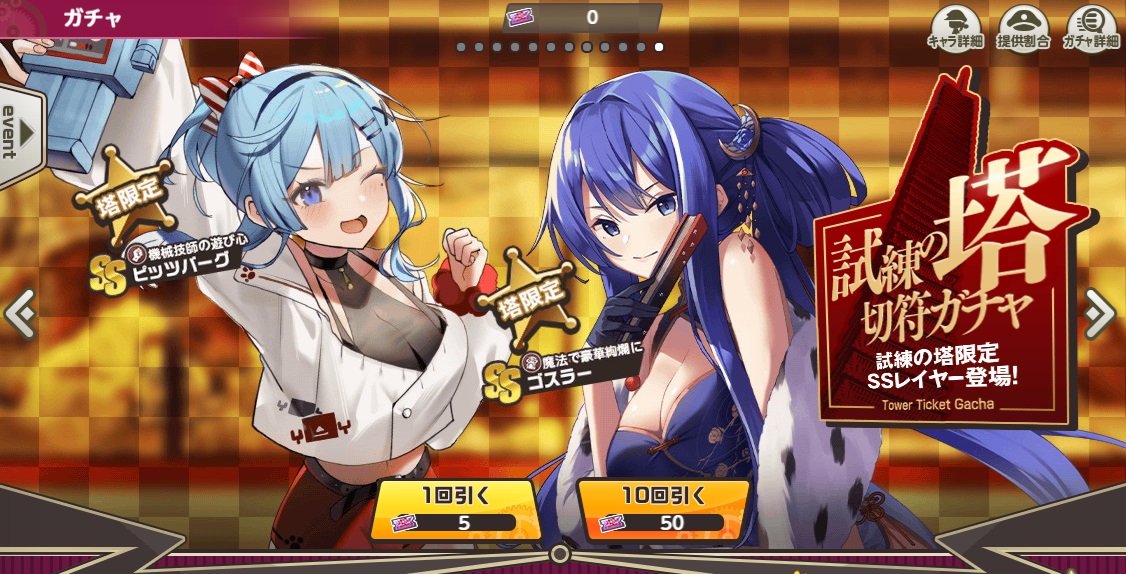Select the last highlighted banner page dot
This screenshot has width=1126, height=574.
tap(658, 47)
